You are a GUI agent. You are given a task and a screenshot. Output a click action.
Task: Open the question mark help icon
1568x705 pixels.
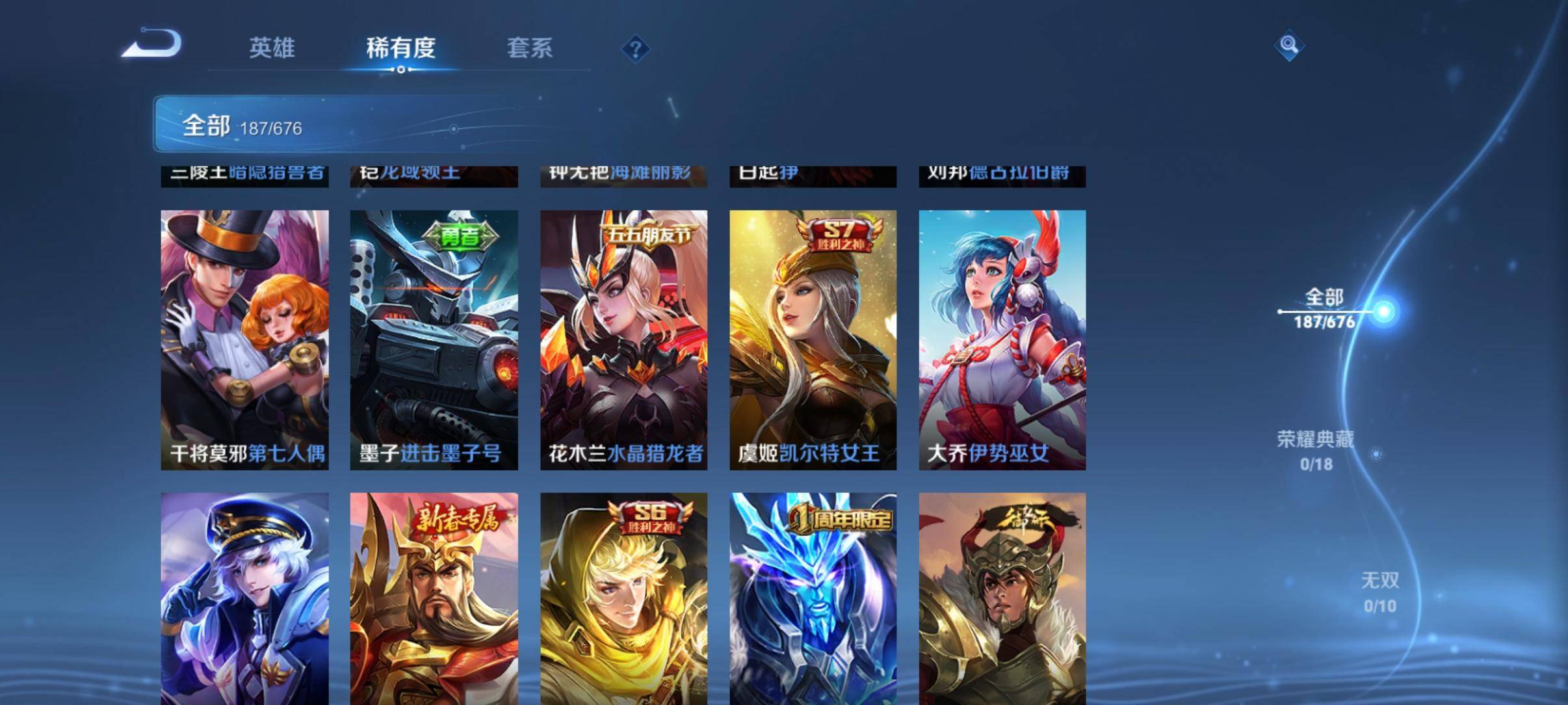click(x=635, y=49)
